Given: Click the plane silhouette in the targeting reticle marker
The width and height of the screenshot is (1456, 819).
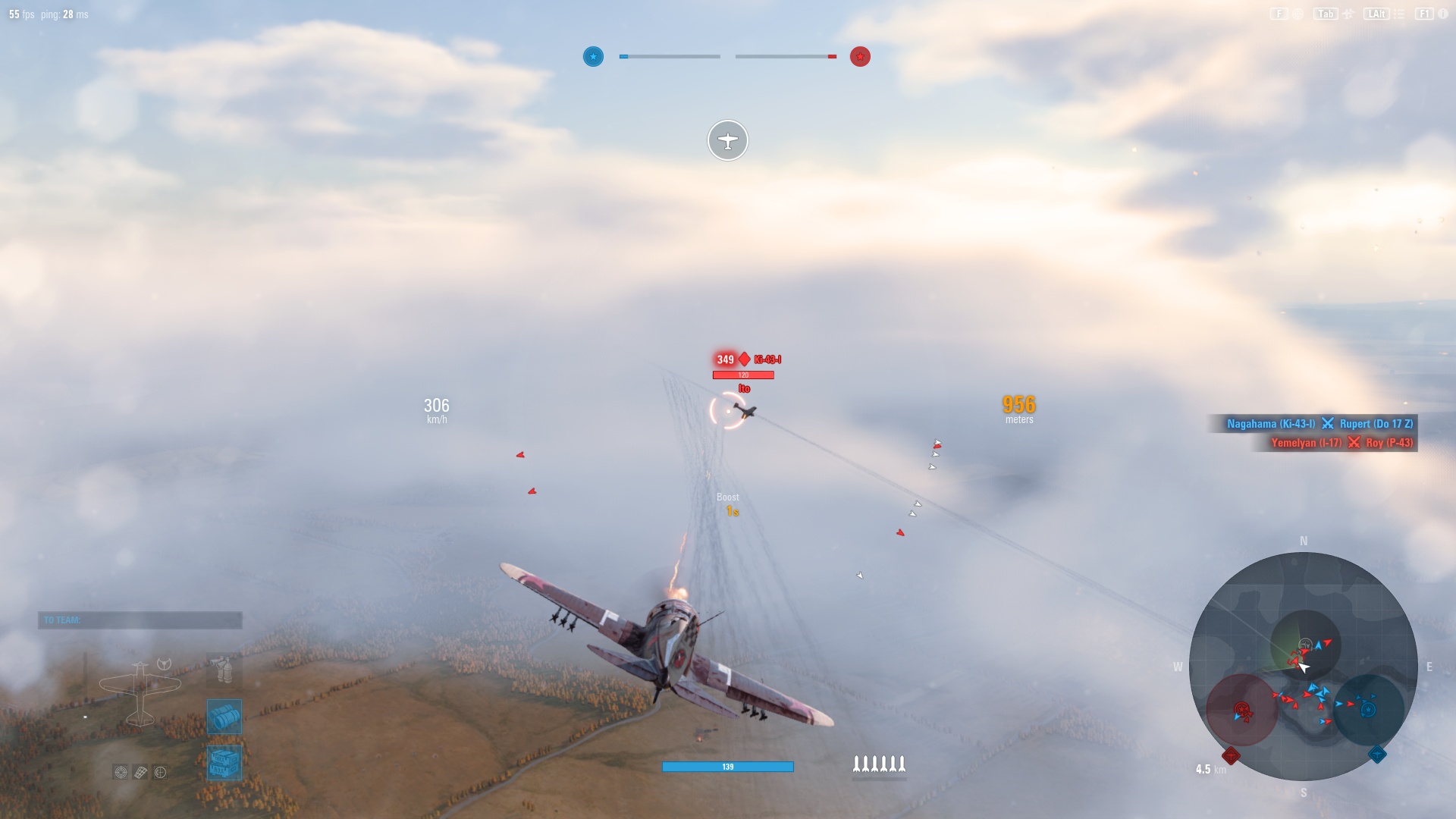Looking at the screenshot, I should pos(728,140).
